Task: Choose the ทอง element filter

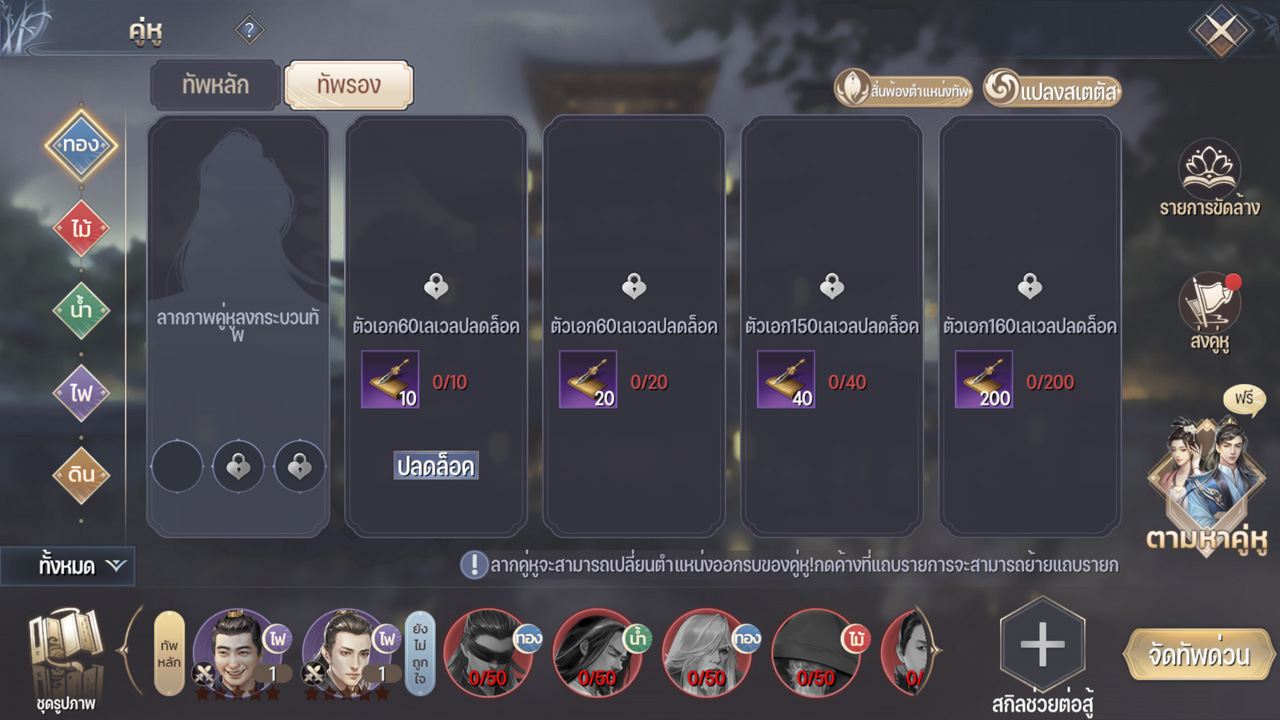Action: pos(81,145)
